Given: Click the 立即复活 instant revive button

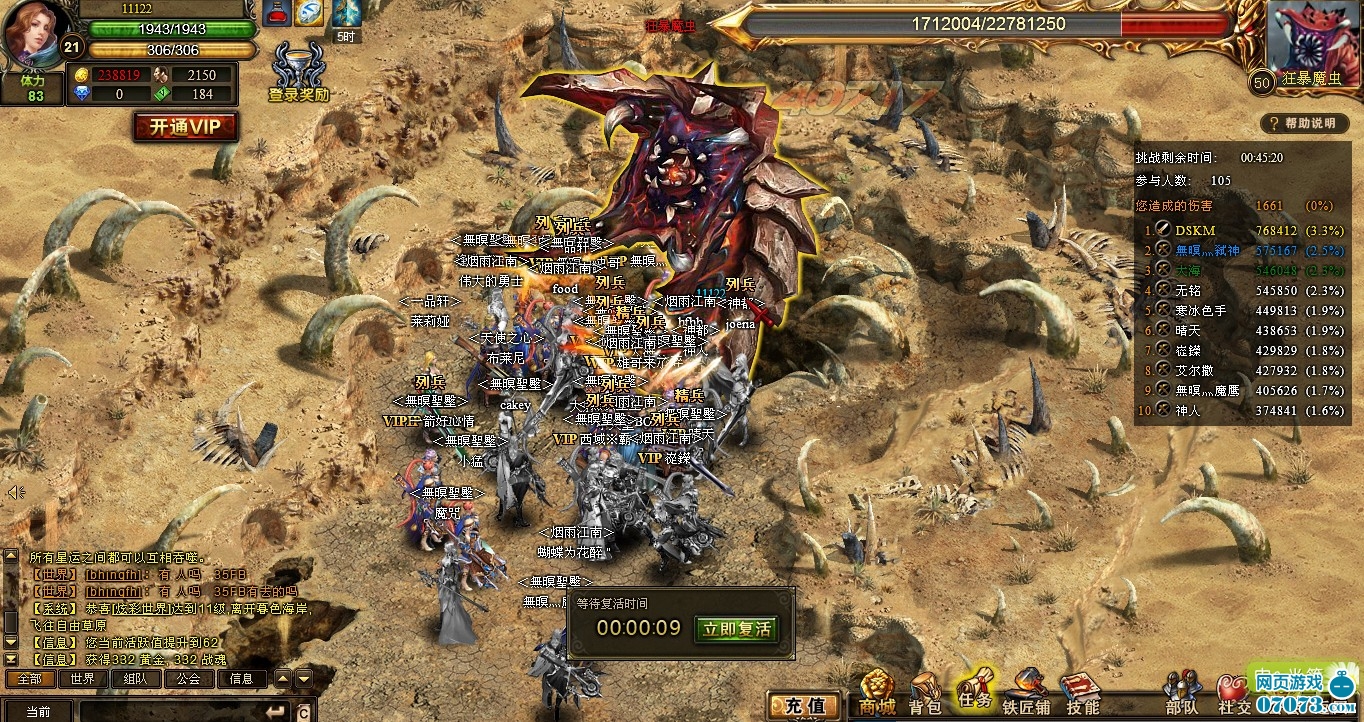Looking at the screenshot, I should (736, 629).
